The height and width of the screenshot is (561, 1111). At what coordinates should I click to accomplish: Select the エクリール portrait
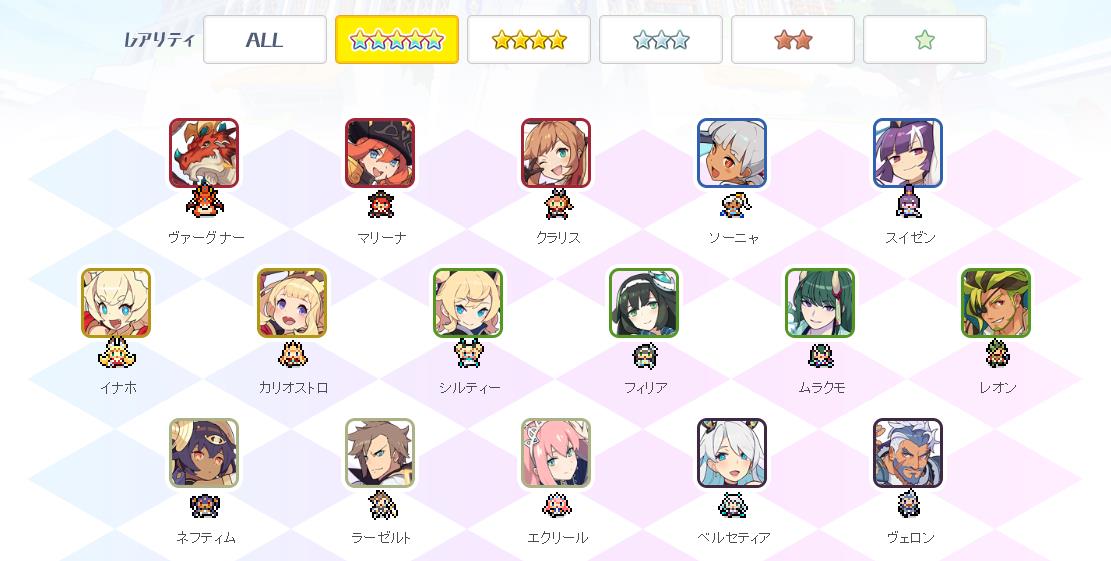(x=556, y=453)
